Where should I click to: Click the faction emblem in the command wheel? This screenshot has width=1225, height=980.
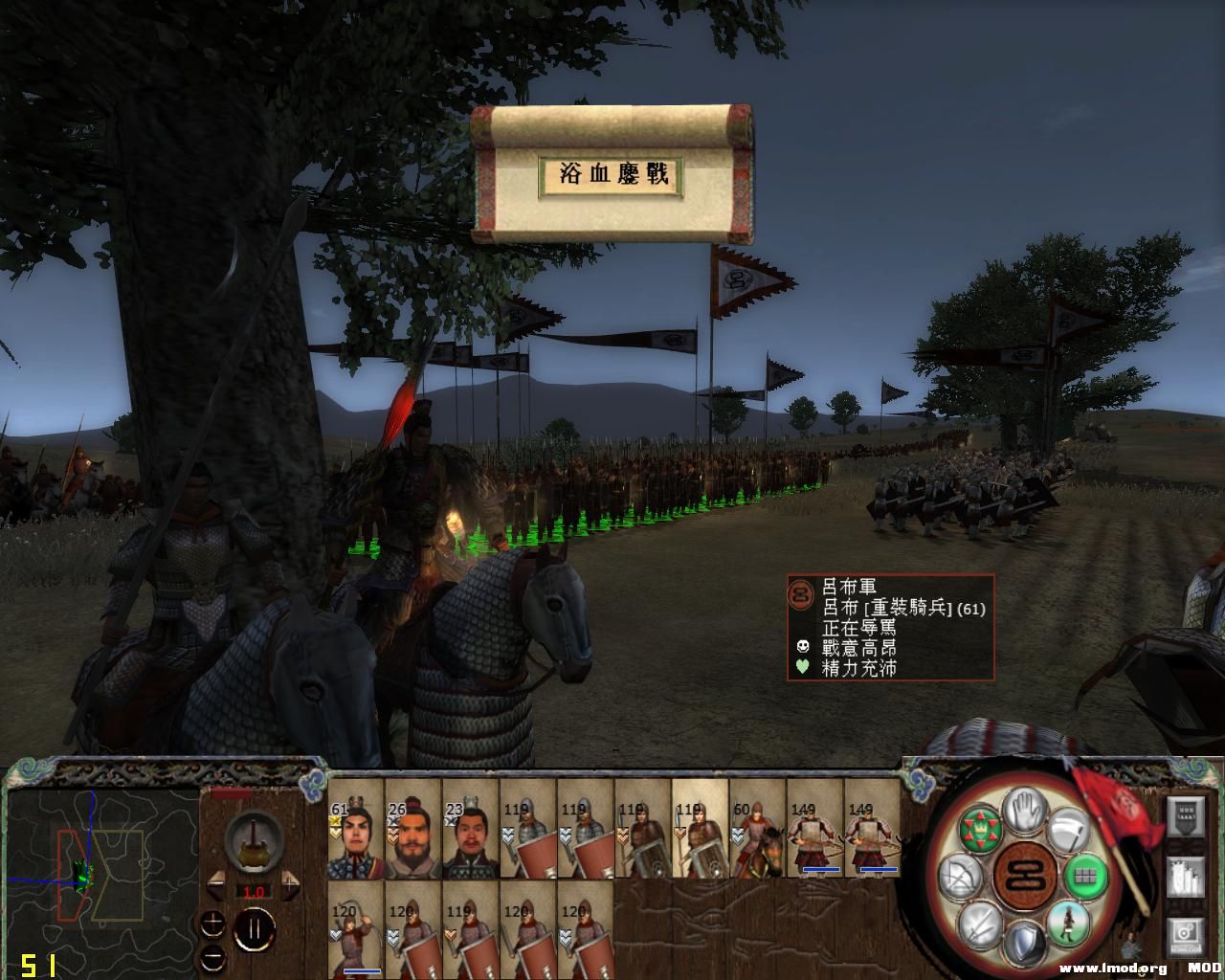[1025, 876]
